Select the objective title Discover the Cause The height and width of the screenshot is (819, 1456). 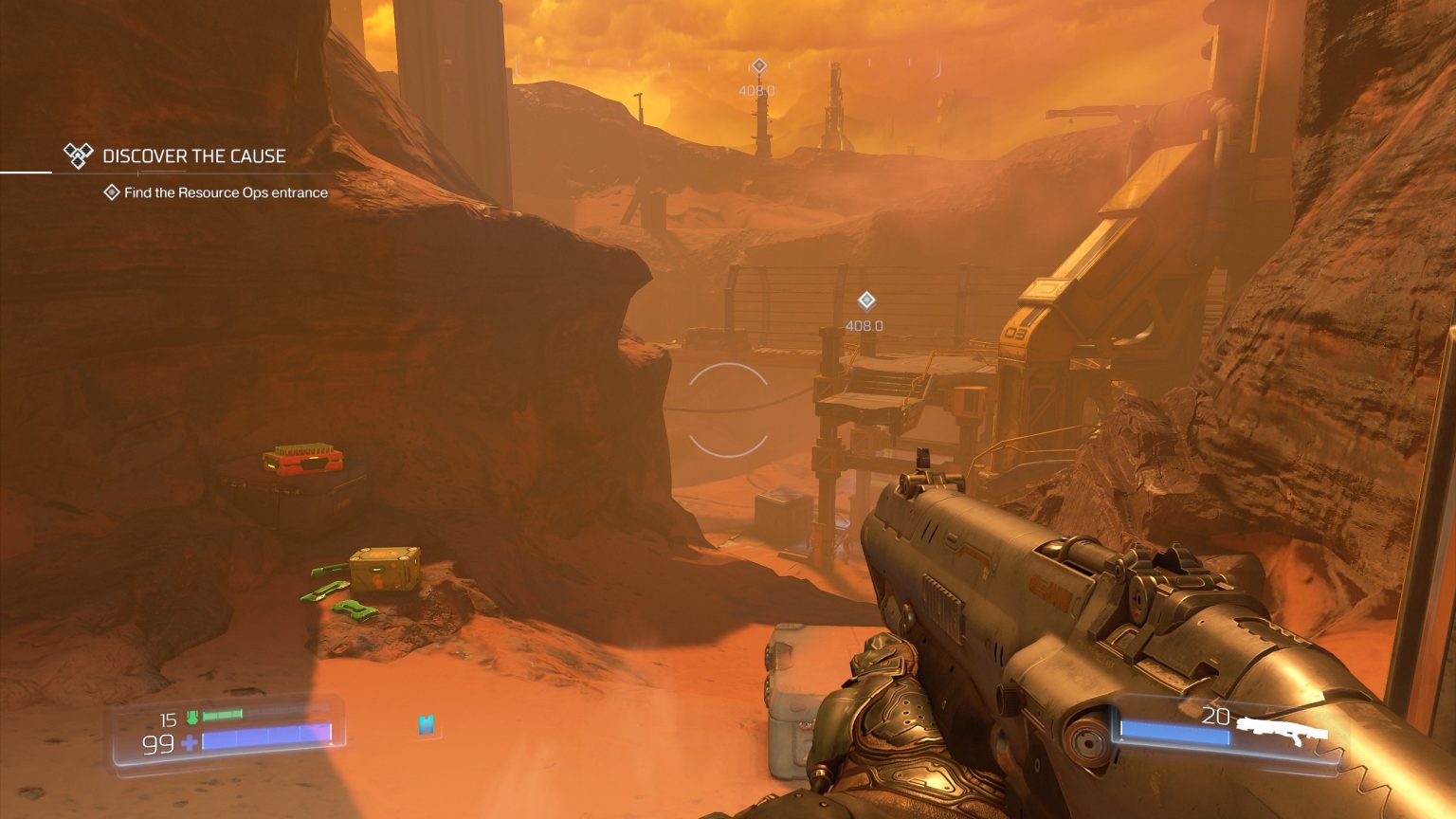tap(195, 155)
